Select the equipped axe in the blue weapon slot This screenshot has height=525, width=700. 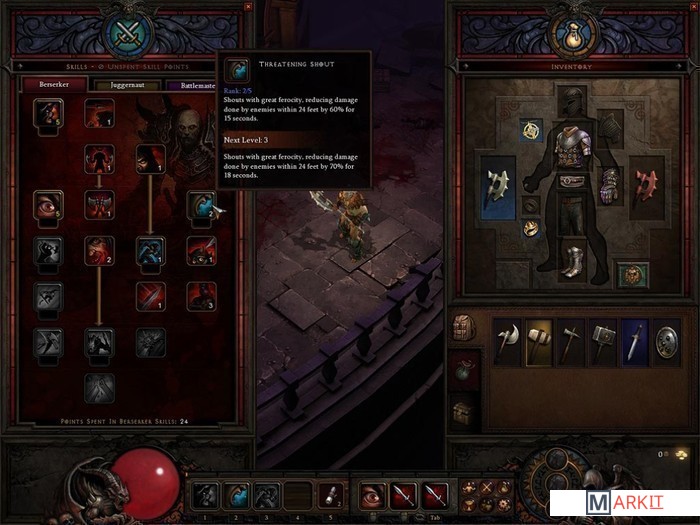point(498,186)
